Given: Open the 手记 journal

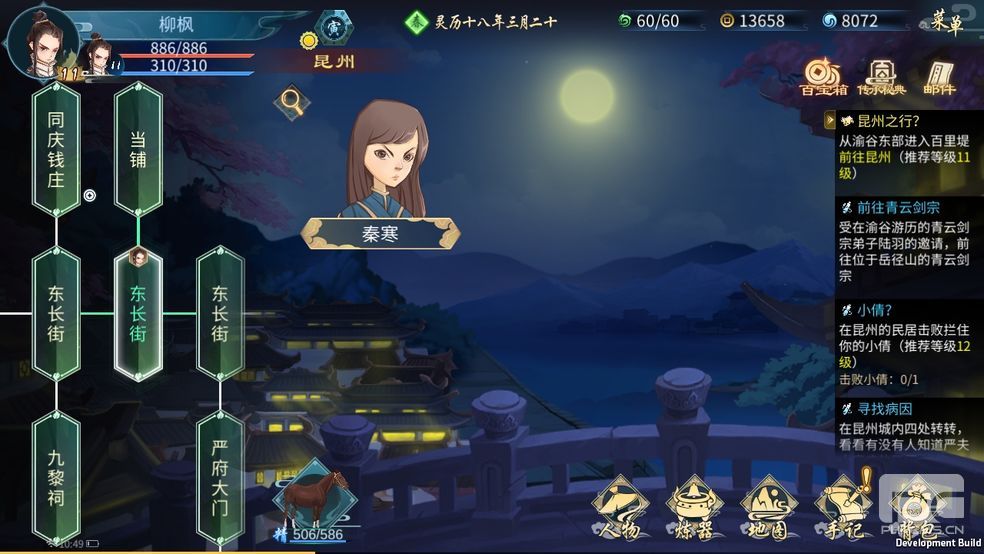Looking at the screenshot, I should (842, 505).
